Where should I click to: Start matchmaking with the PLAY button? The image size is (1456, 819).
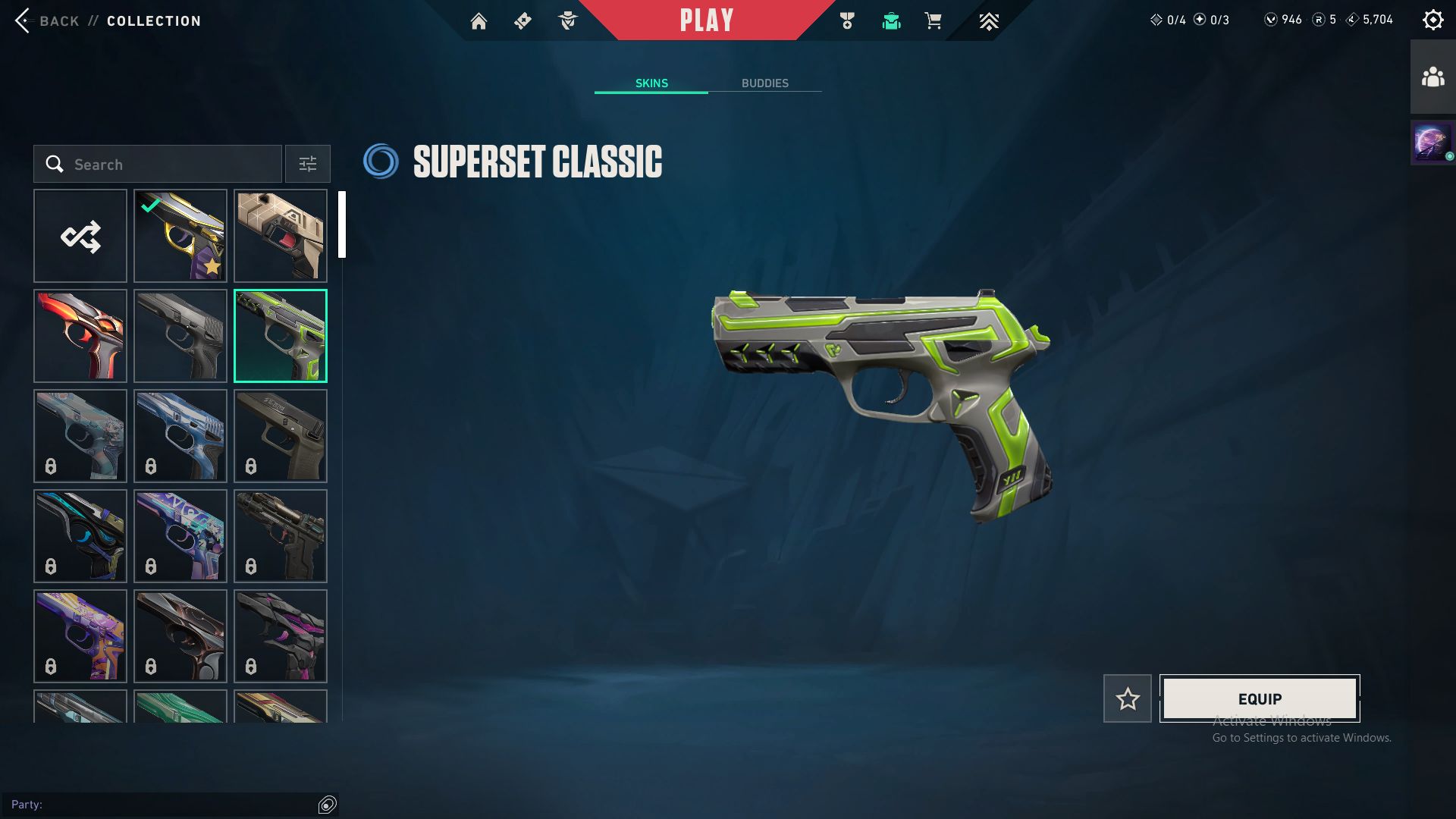pos(706,20)
